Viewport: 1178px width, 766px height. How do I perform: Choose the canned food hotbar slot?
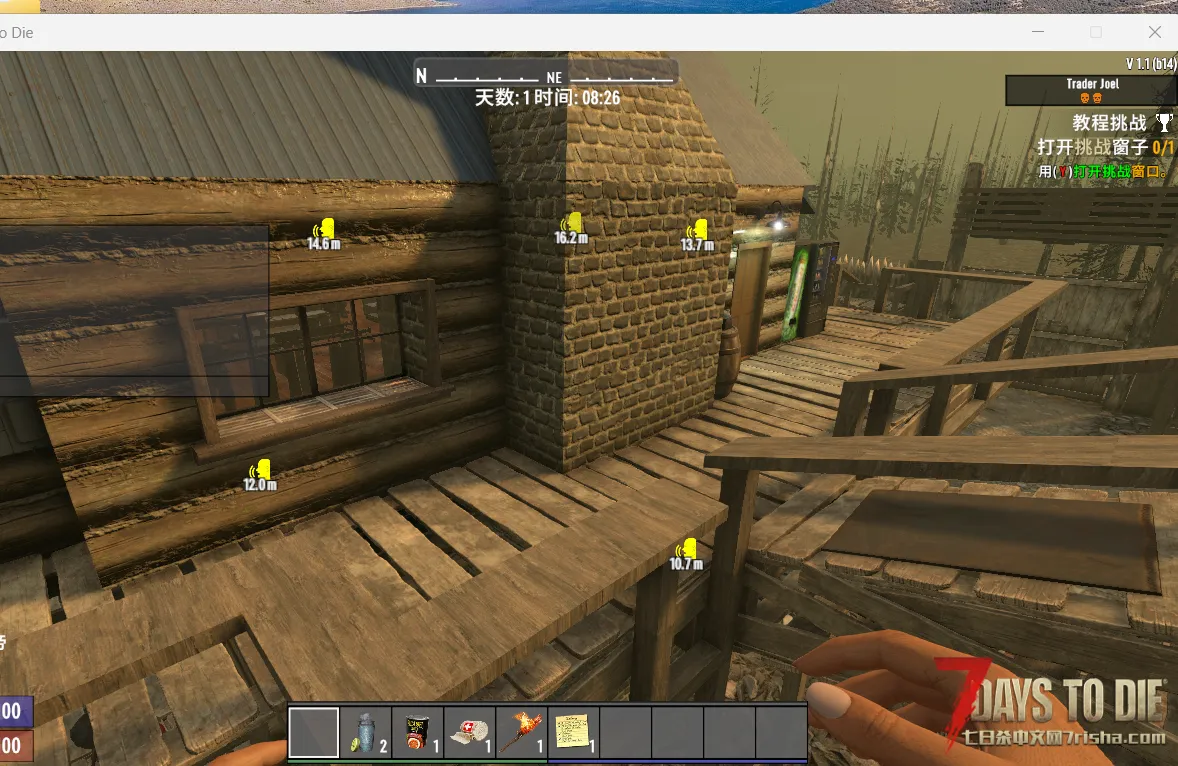point(418,733)
